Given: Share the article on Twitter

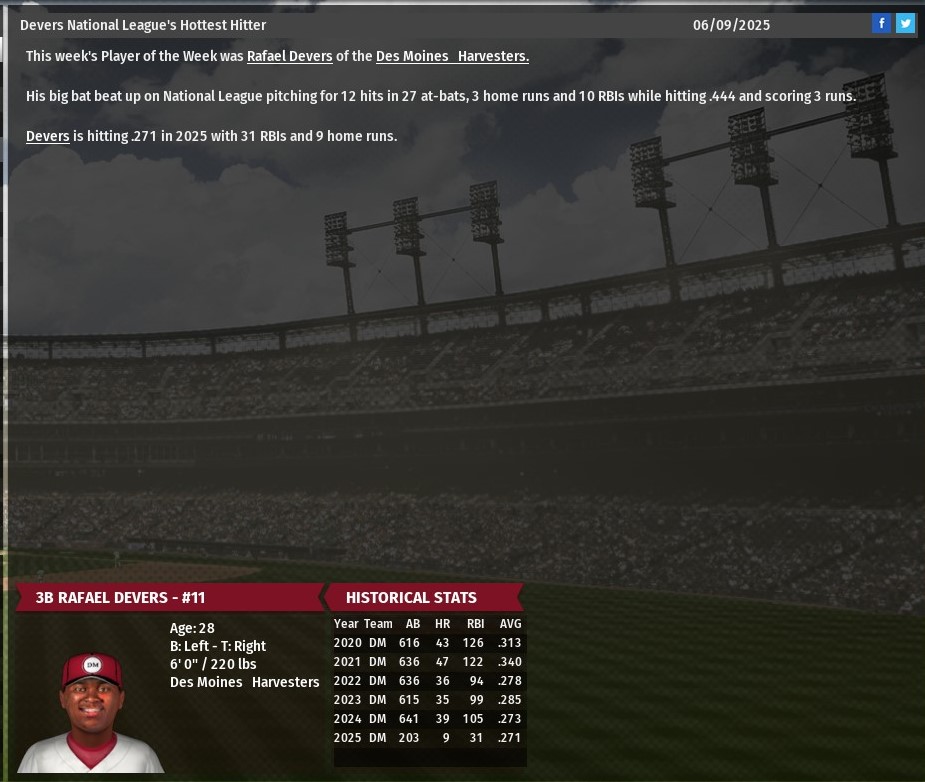Looking at the screenshot, I should [905, 24].
